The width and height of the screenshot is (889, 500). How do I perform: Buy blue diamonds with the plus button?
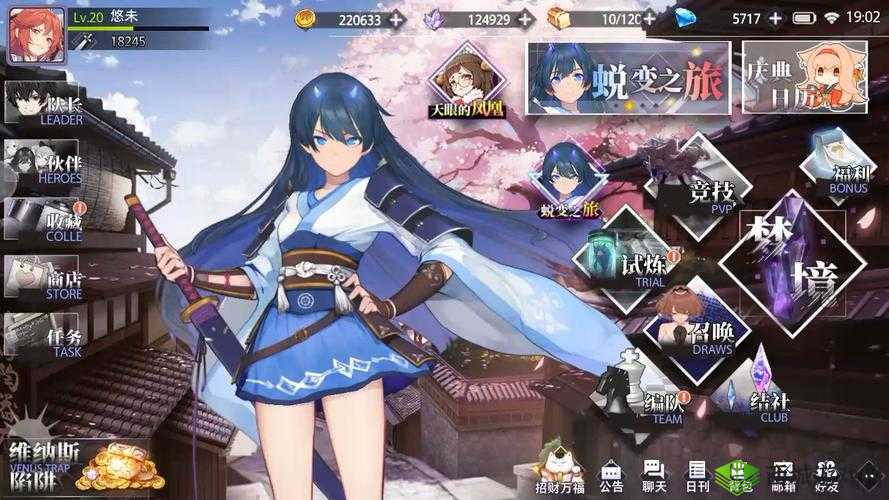tap(777, 19)
